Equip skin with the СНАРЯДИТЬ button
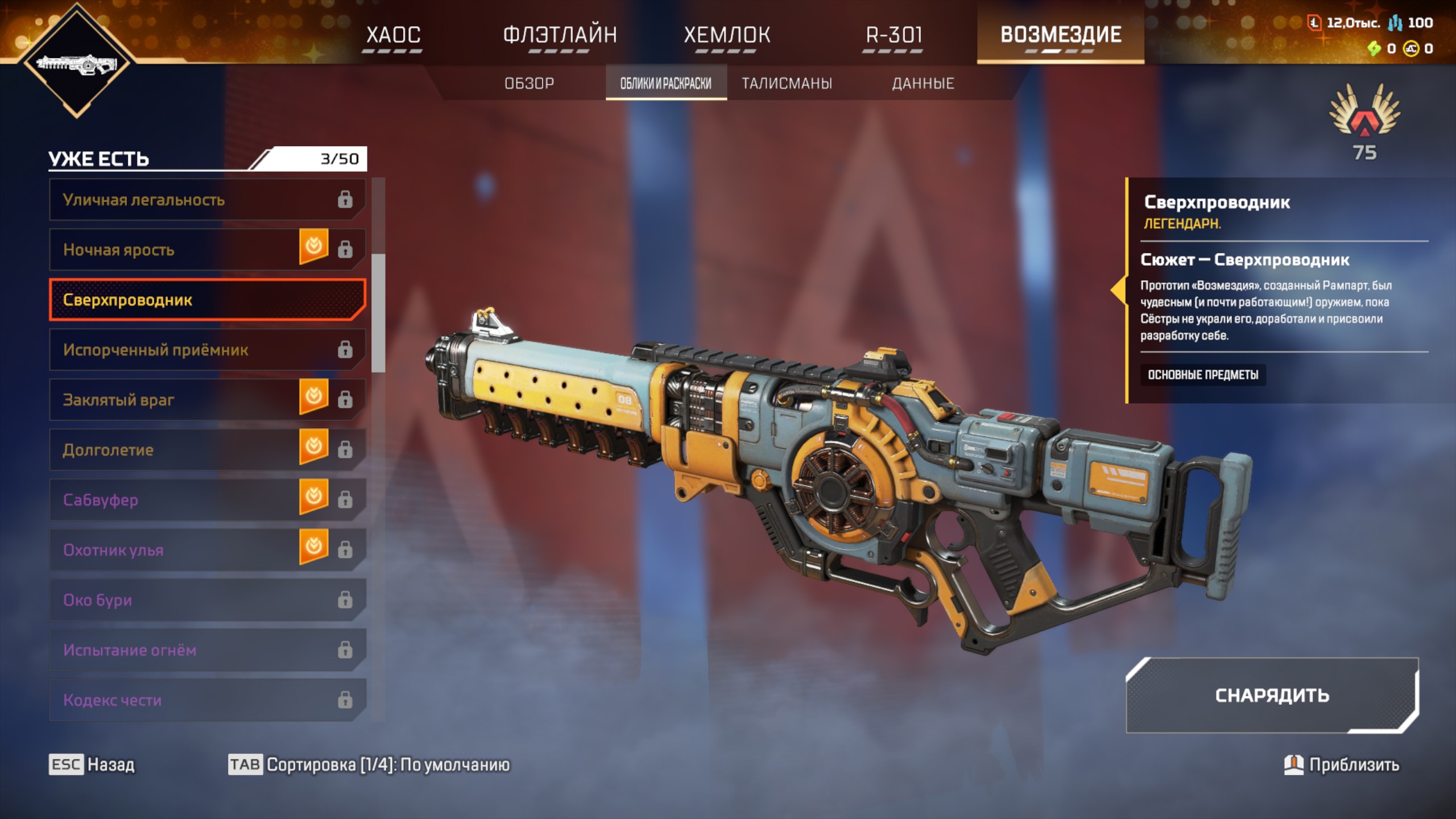Viewport: 1456px width, 819px height. (1272, 696)
